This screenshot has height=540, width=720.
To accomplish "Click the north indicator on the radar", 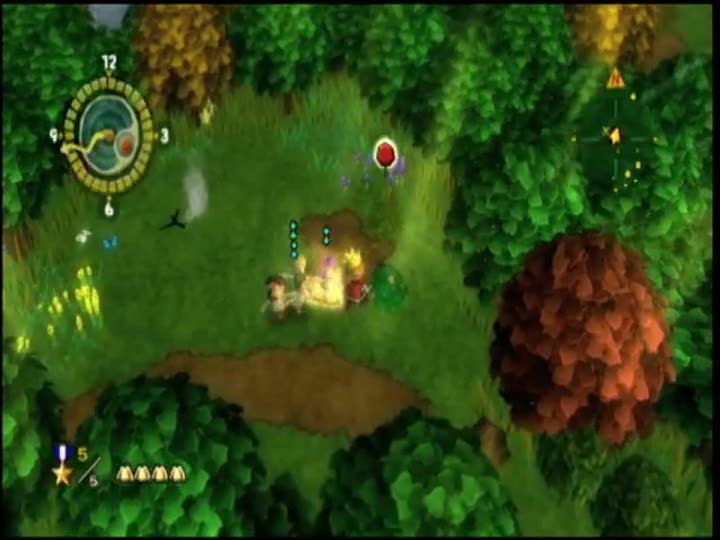I will (x=614, y=78).
